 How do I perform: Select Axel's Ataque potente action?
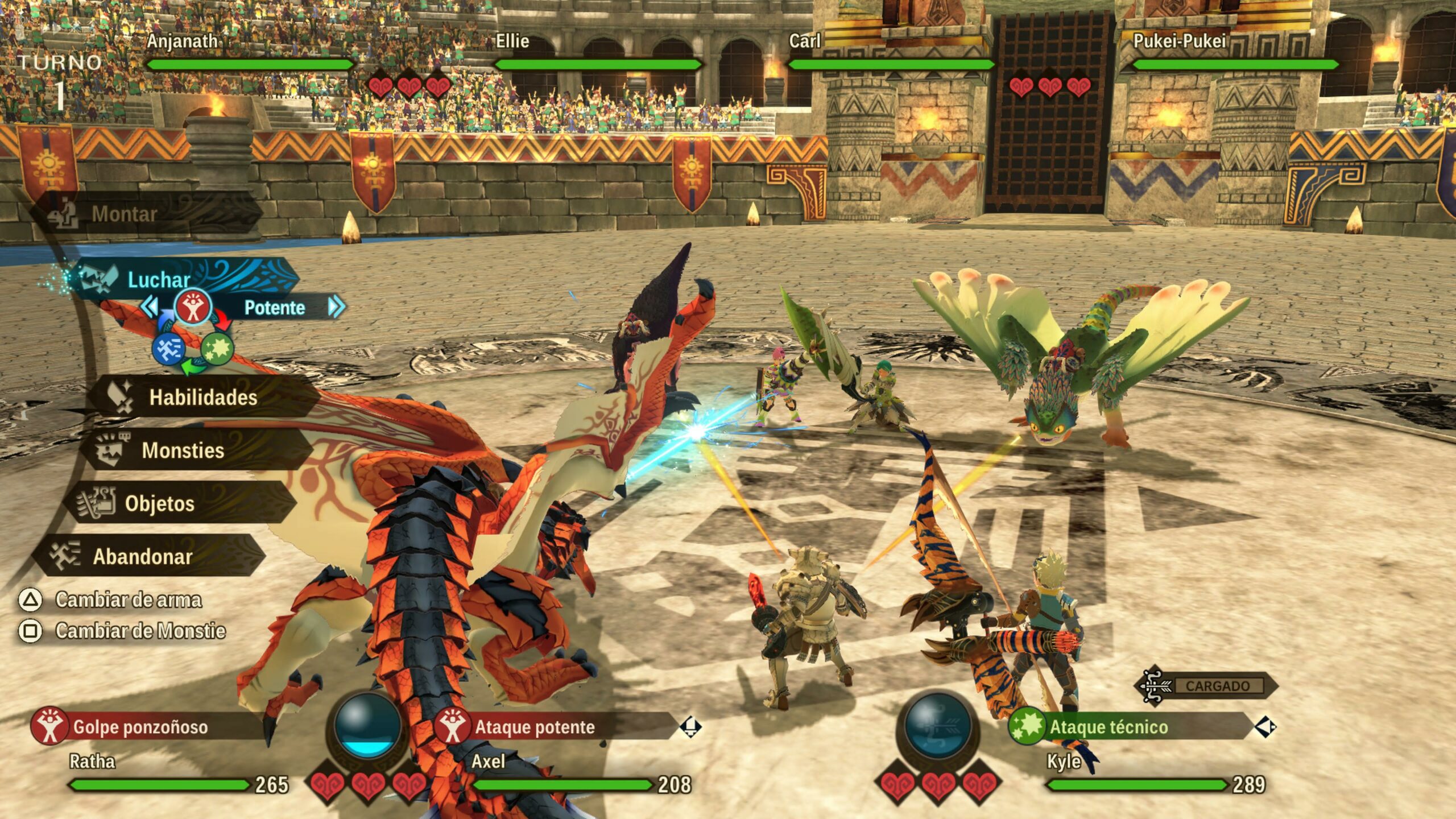[535, 727]
